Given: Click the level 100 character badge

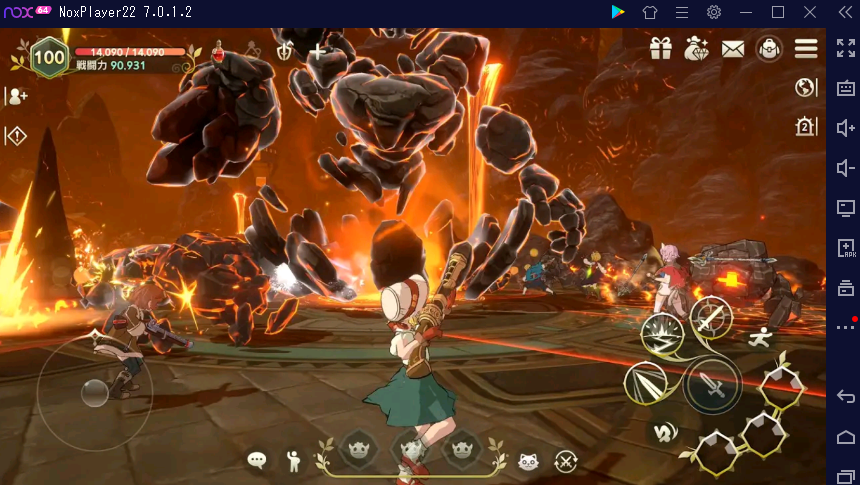Looking at the screenshot, I should [49, 57].
